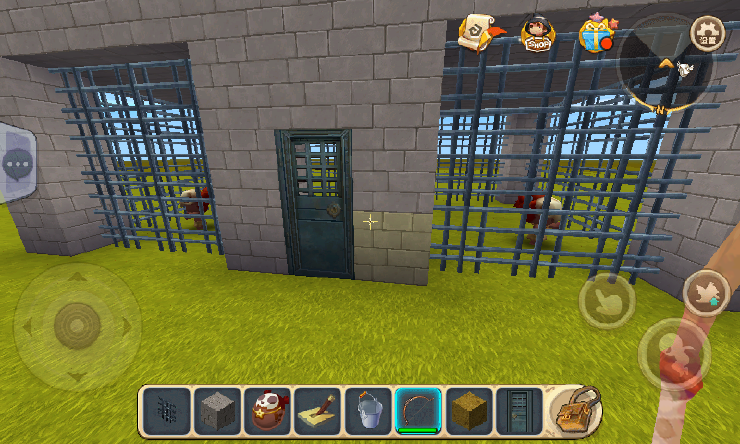Select the barred door item slot

click(519, 410)
